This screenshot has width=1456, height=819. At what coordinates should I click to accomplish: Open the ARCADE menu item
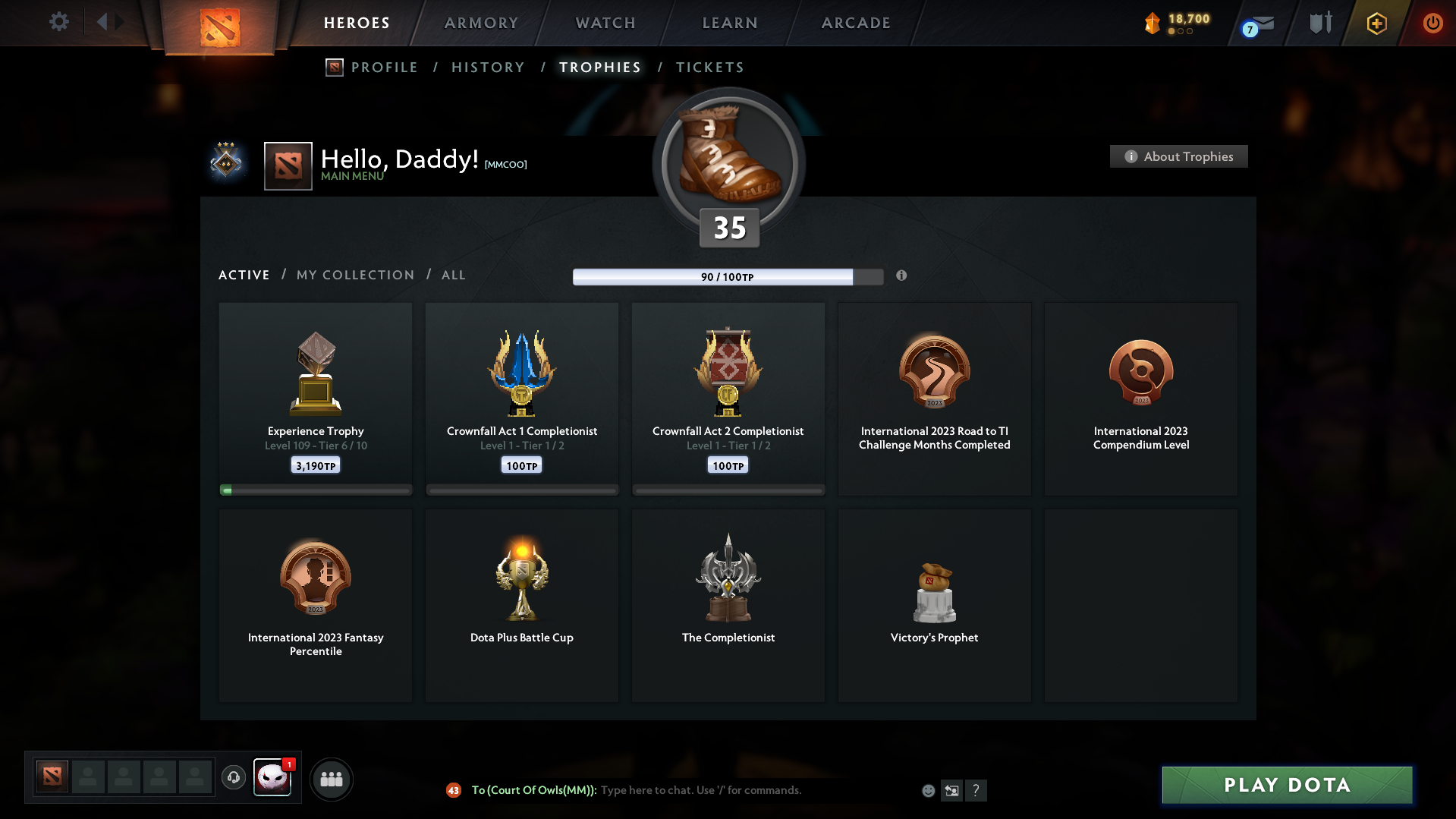coord(855,23)
